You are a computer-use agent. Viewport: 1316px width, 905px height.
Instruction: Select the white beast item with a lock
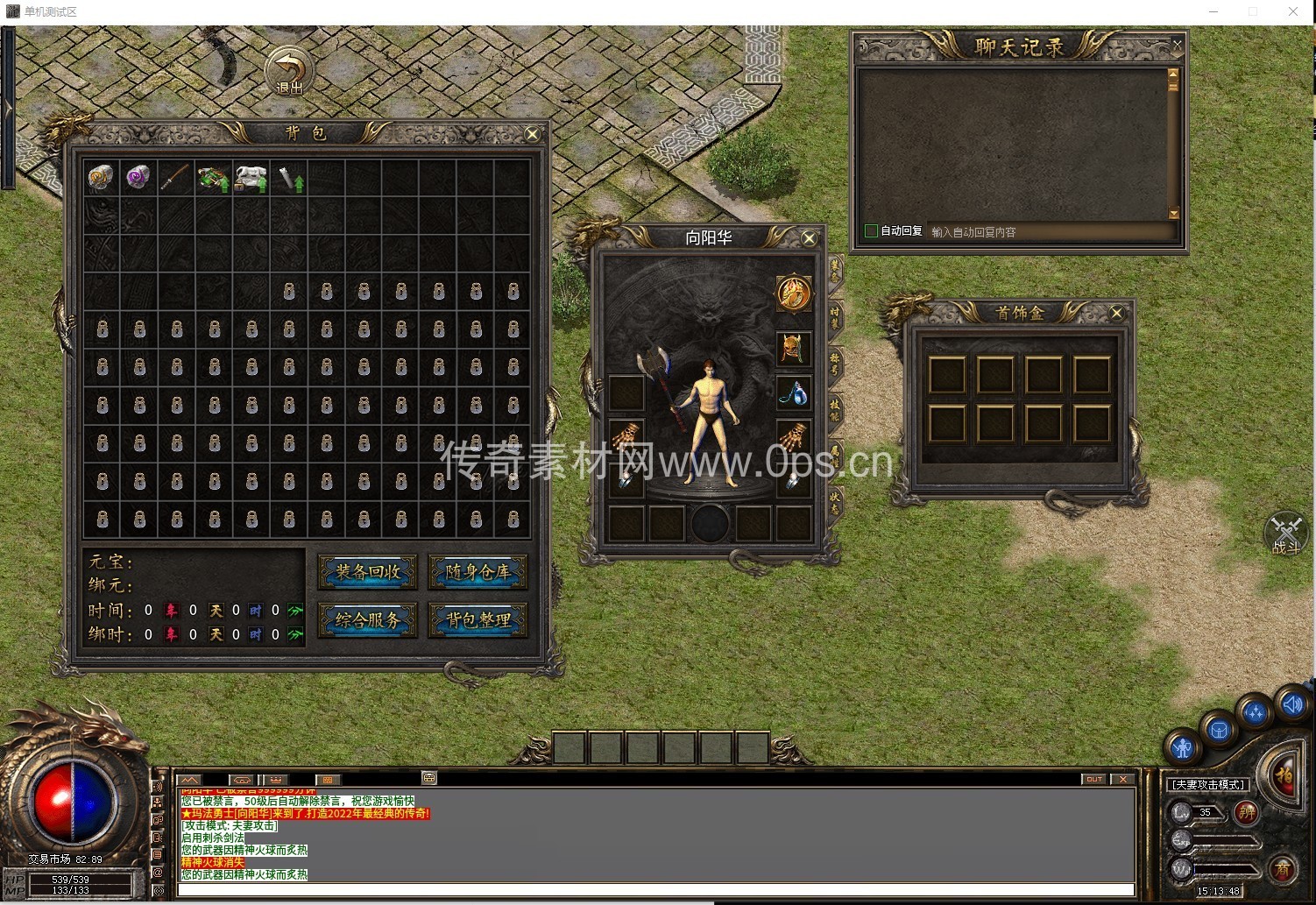pyautogui.click(x=251, y=178)
